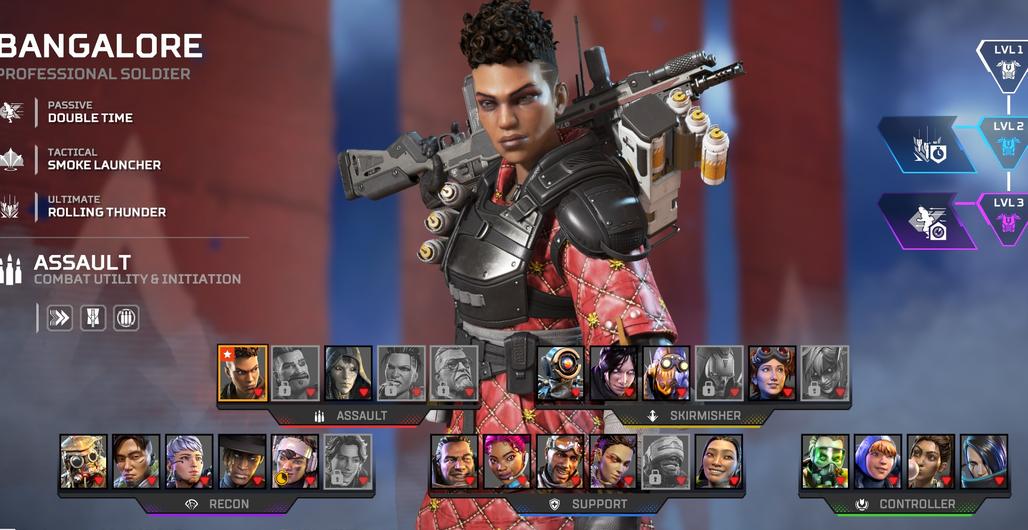Show the Smoke Launcher tactical ability

pos(104,159)
